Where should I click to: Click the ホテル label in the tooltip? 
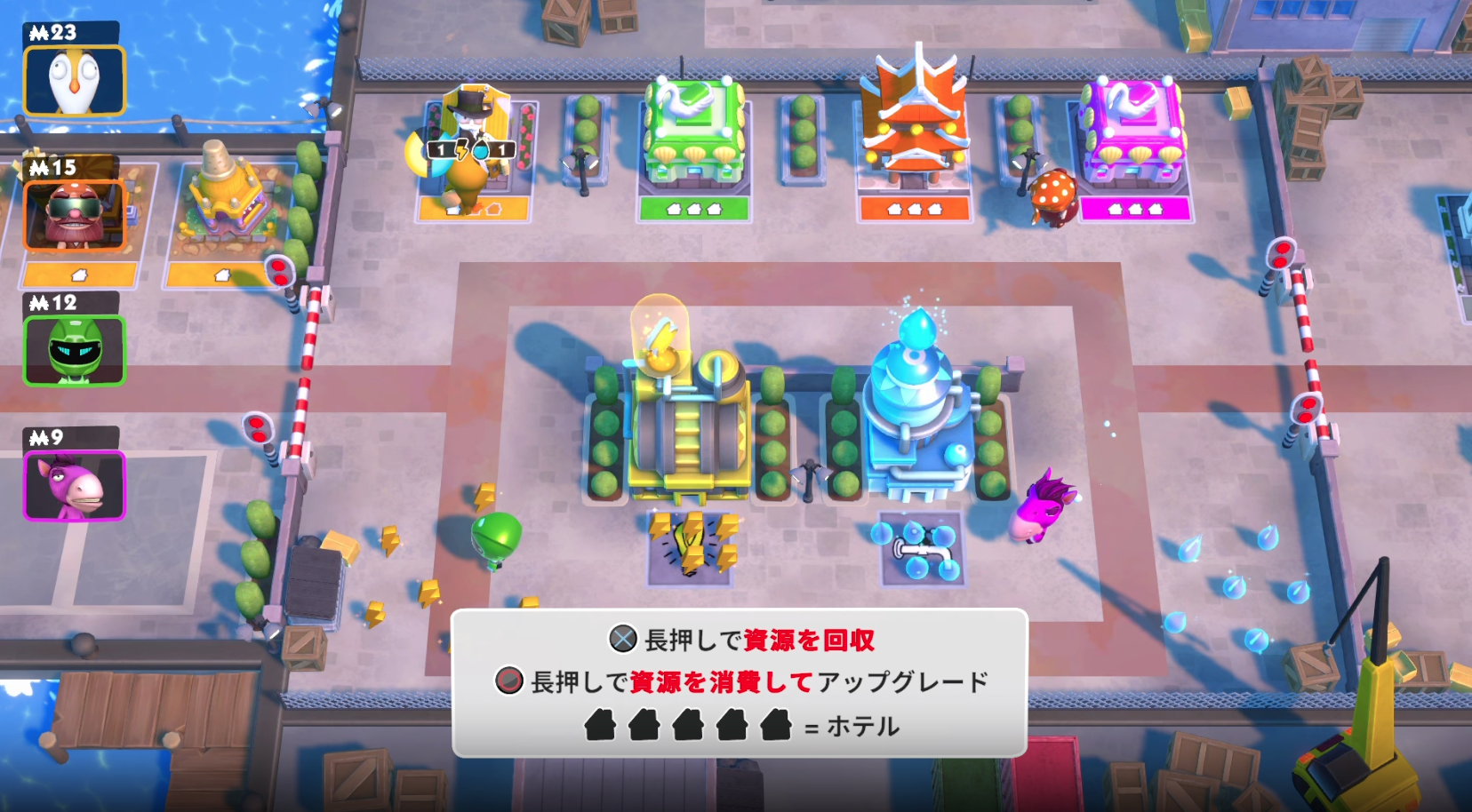(x=862, y=726)
